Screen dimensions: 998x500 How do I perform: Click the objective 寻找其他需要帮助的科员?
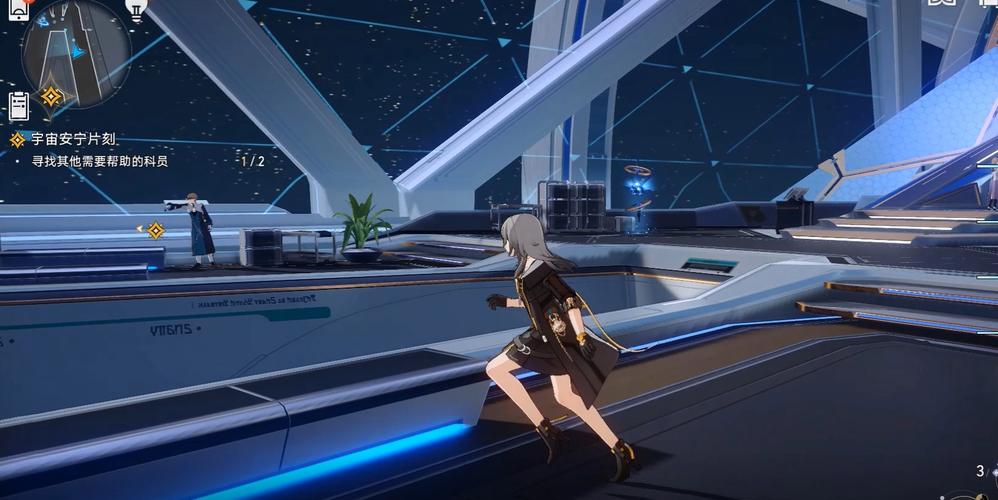(98, 161)
